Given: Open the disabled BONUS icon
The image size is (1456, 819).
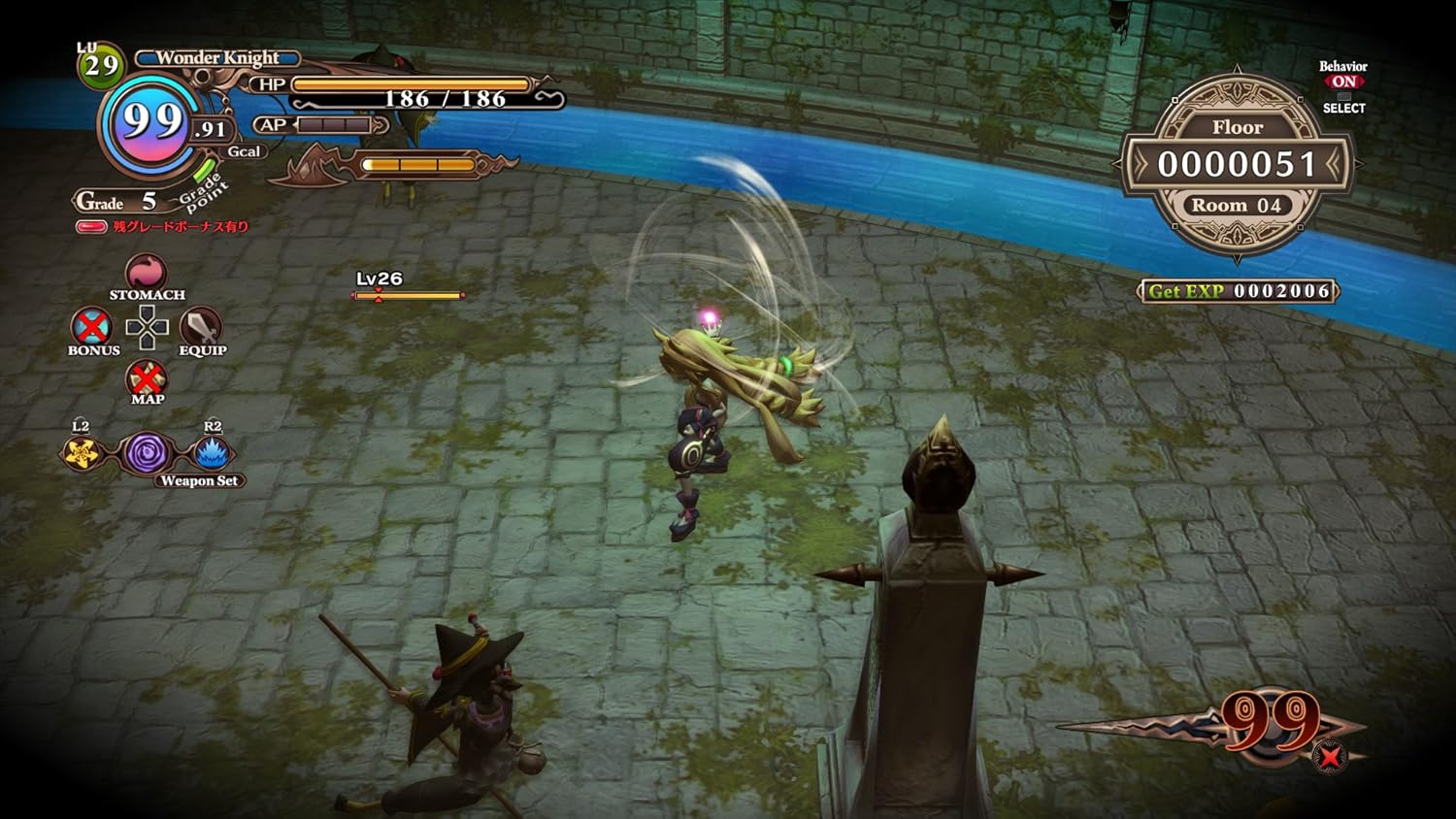Looking at the screenshot, I should [92, 325].
